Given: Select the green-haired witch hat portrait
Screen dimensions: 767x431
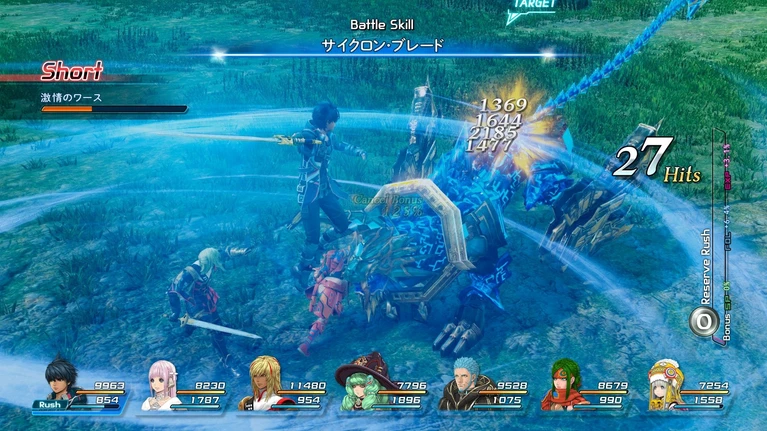Looking at the screenshot, I should pos(362,384).
